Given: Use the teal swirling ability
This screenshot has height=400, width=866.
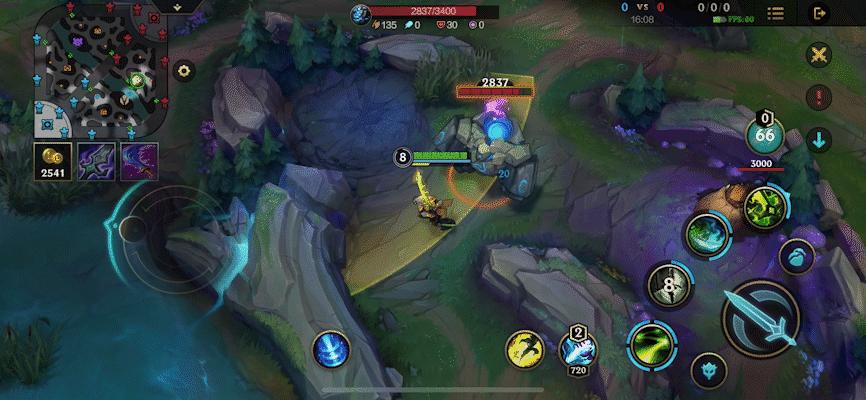Looking at the screenshot, I should (707, 234).
